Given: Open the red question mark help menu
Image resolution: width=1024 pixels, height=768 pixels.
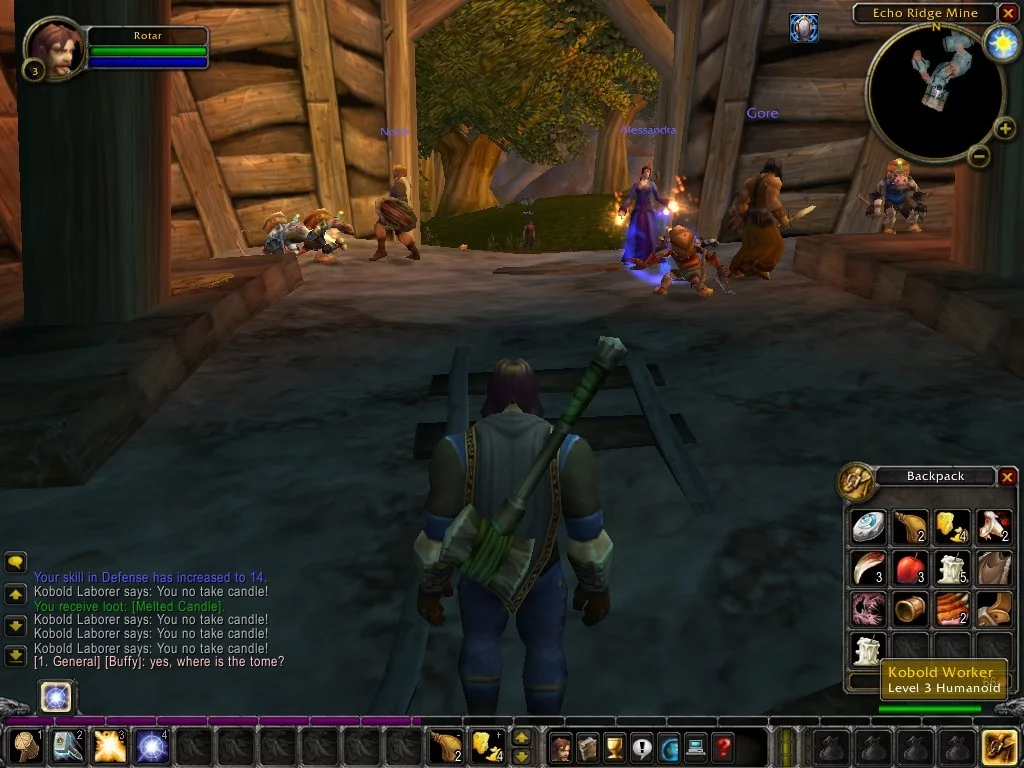Looking at the screenshot, I should pyautogui.click(x=722, y=746).
